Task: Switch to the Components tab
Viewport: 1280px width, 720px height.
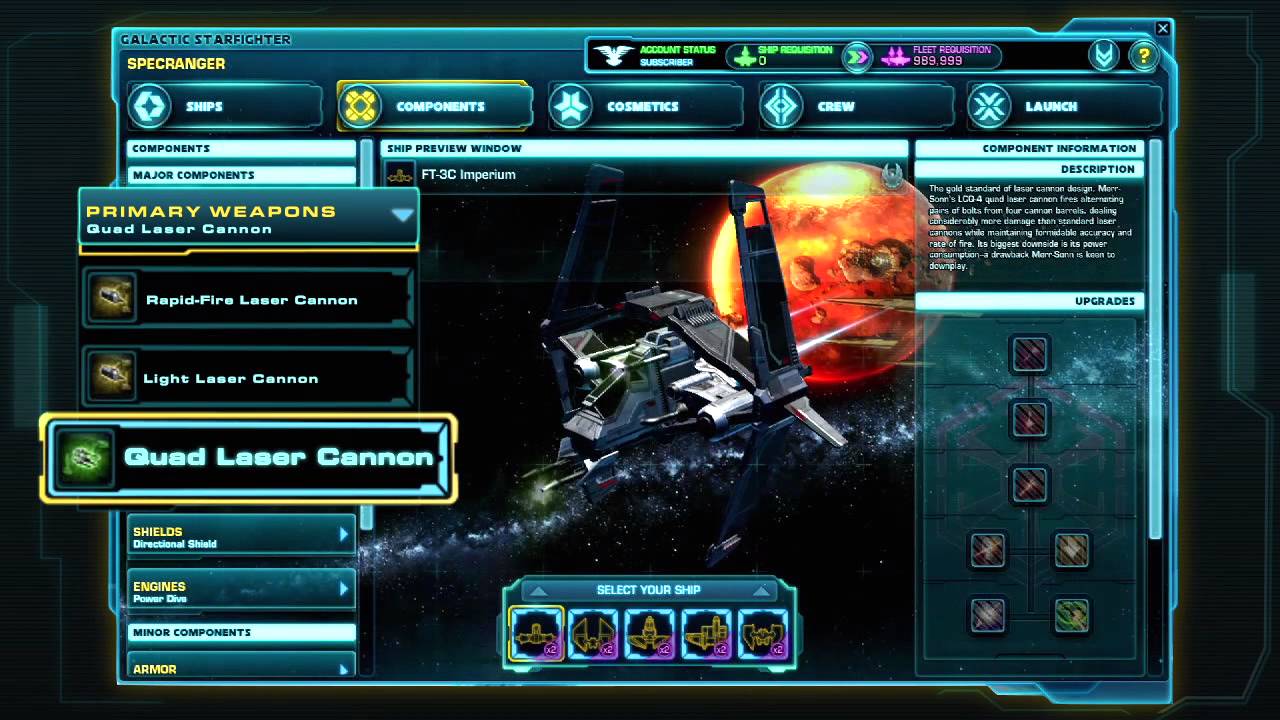Action: coord(434,106)
